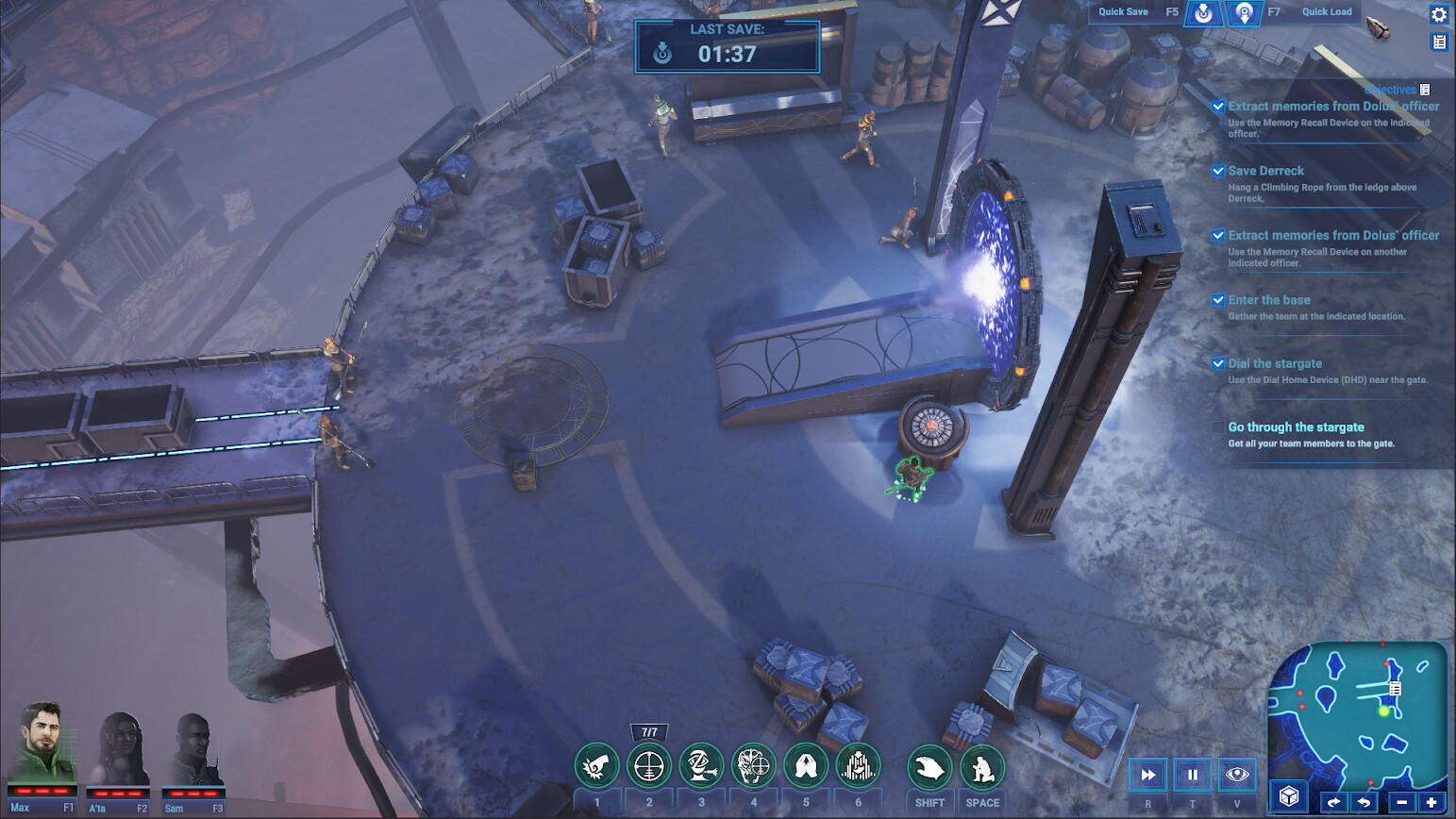Toggle the objectives list icon below the gear
Image resolution: width=1456 pixels, height=819 pixels.
point(1438,42)
